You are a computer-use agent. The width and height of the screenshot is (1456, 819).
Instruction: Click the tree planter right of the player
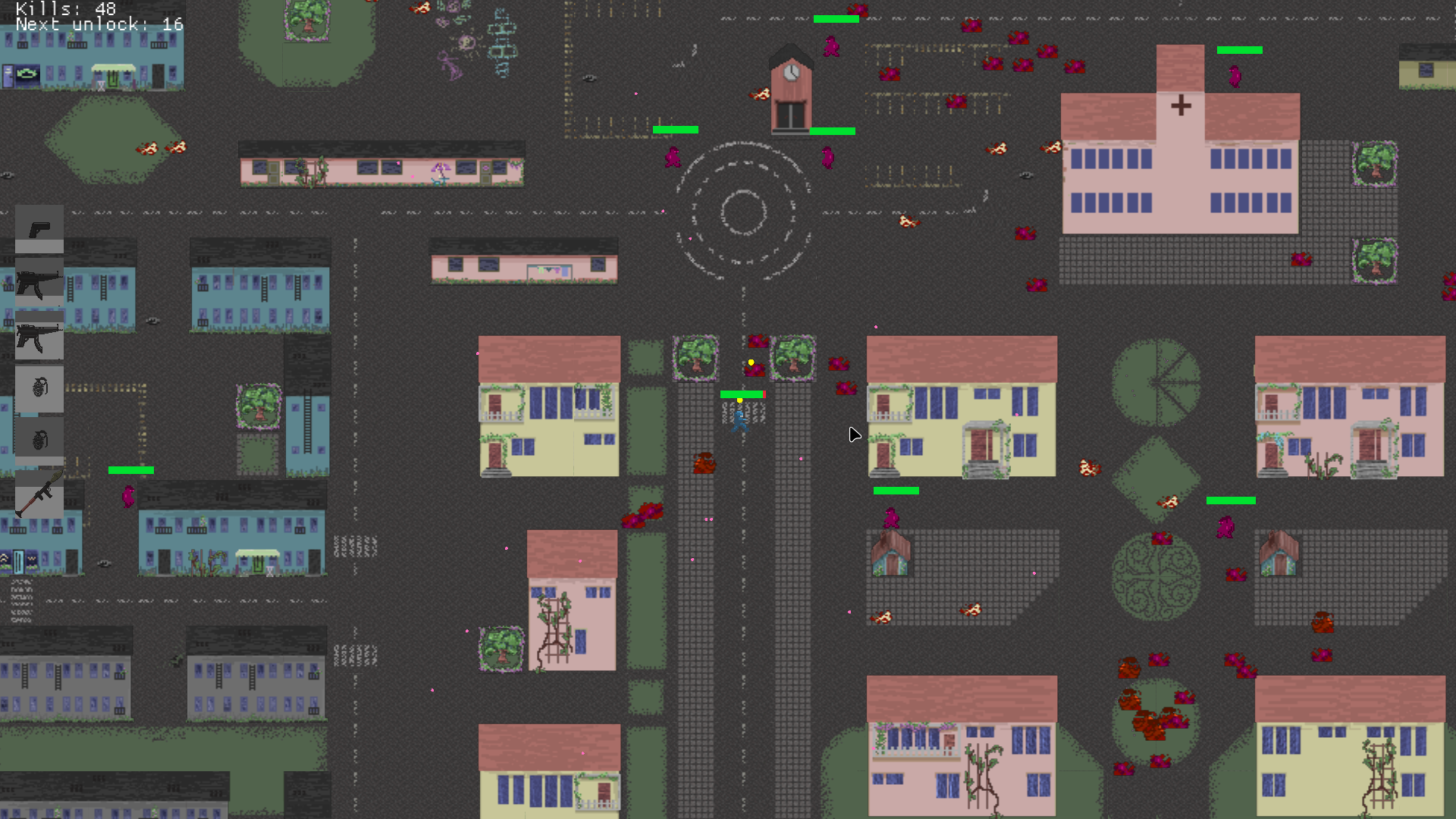coord(792,360)
